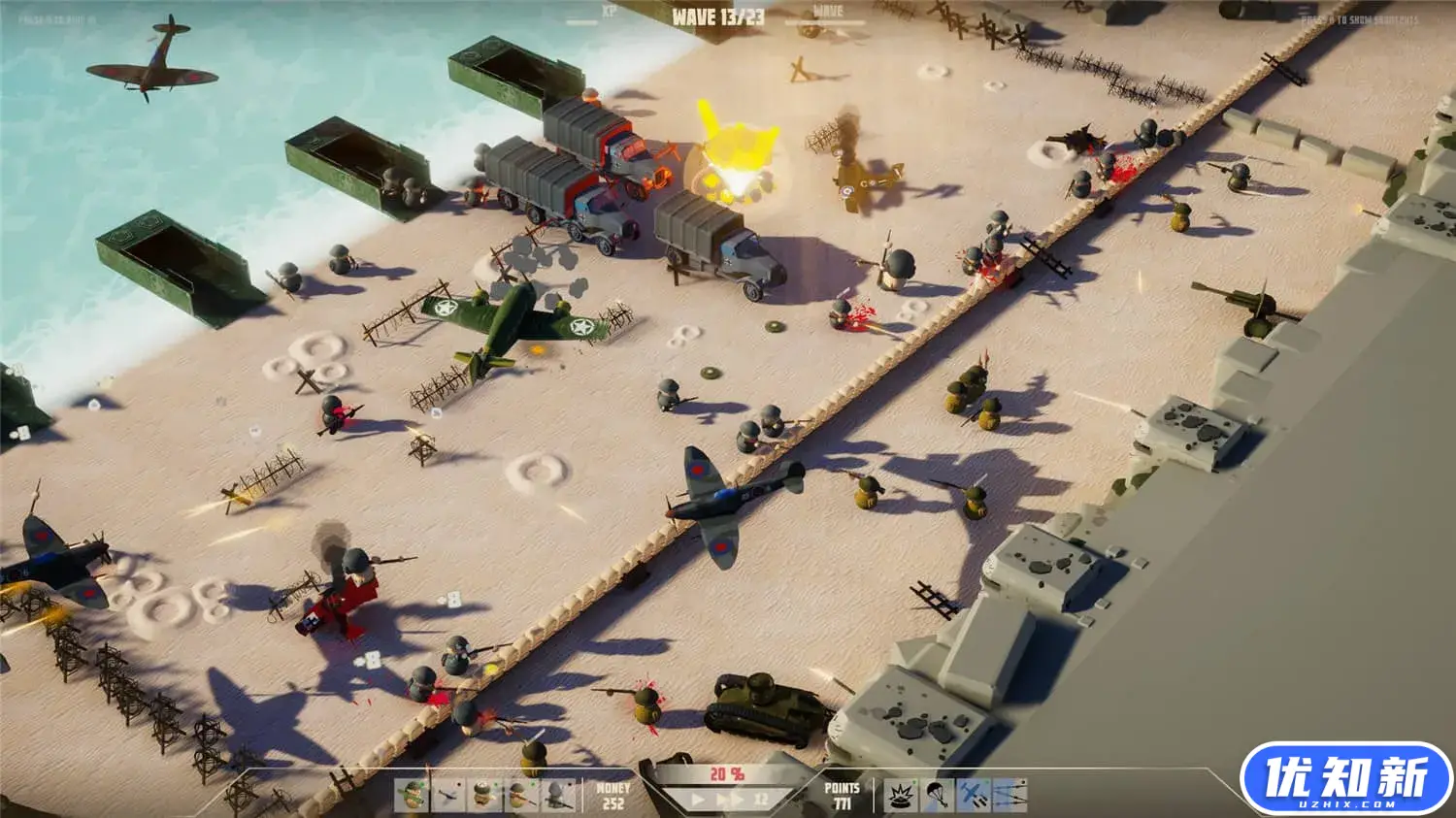Activate the landmine explosion ability
The width and height of the screenshot is (1456, 818).
(901, 796)
